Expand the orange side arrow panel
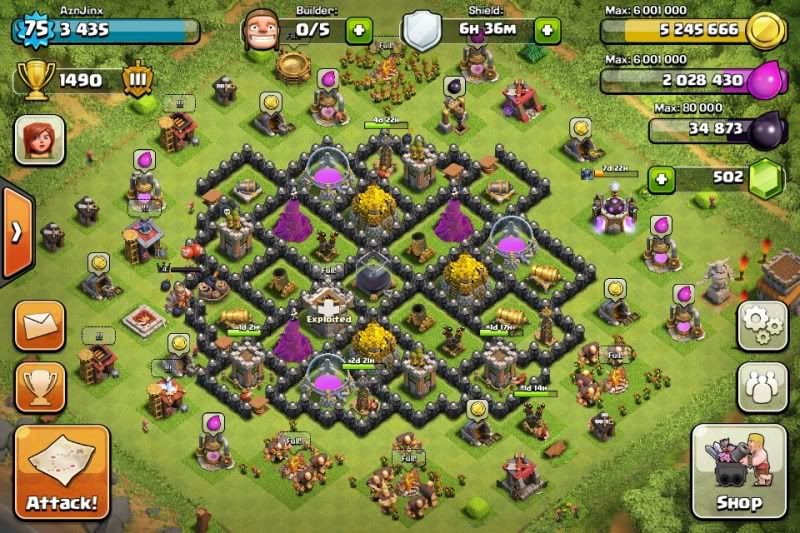This screenshot has width=800, height=533. 15,232
